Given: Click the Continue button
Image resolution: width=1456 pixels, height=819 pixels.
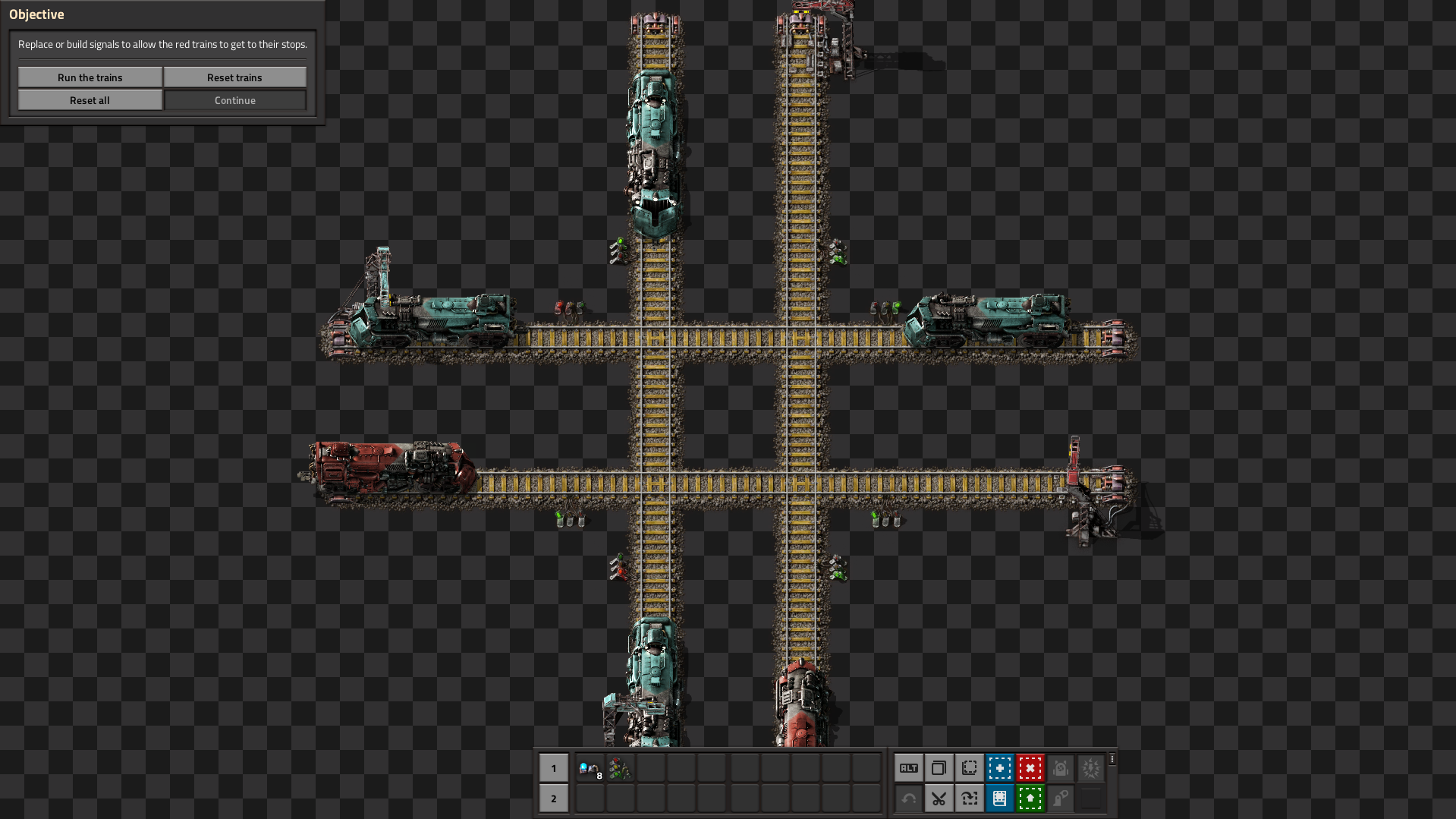Looking at the screenshot, I should [x=234, y=99].
